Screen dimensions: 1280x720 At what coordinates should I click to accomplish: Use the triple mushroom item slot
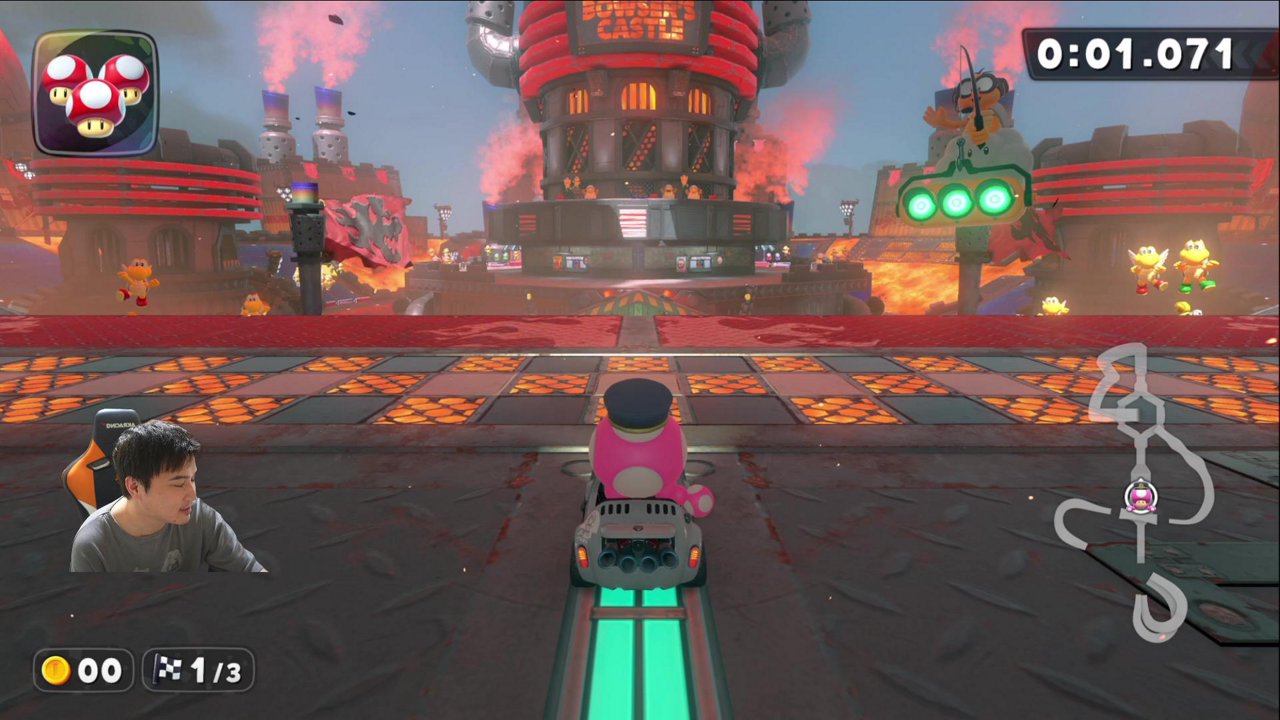point(95,93)
